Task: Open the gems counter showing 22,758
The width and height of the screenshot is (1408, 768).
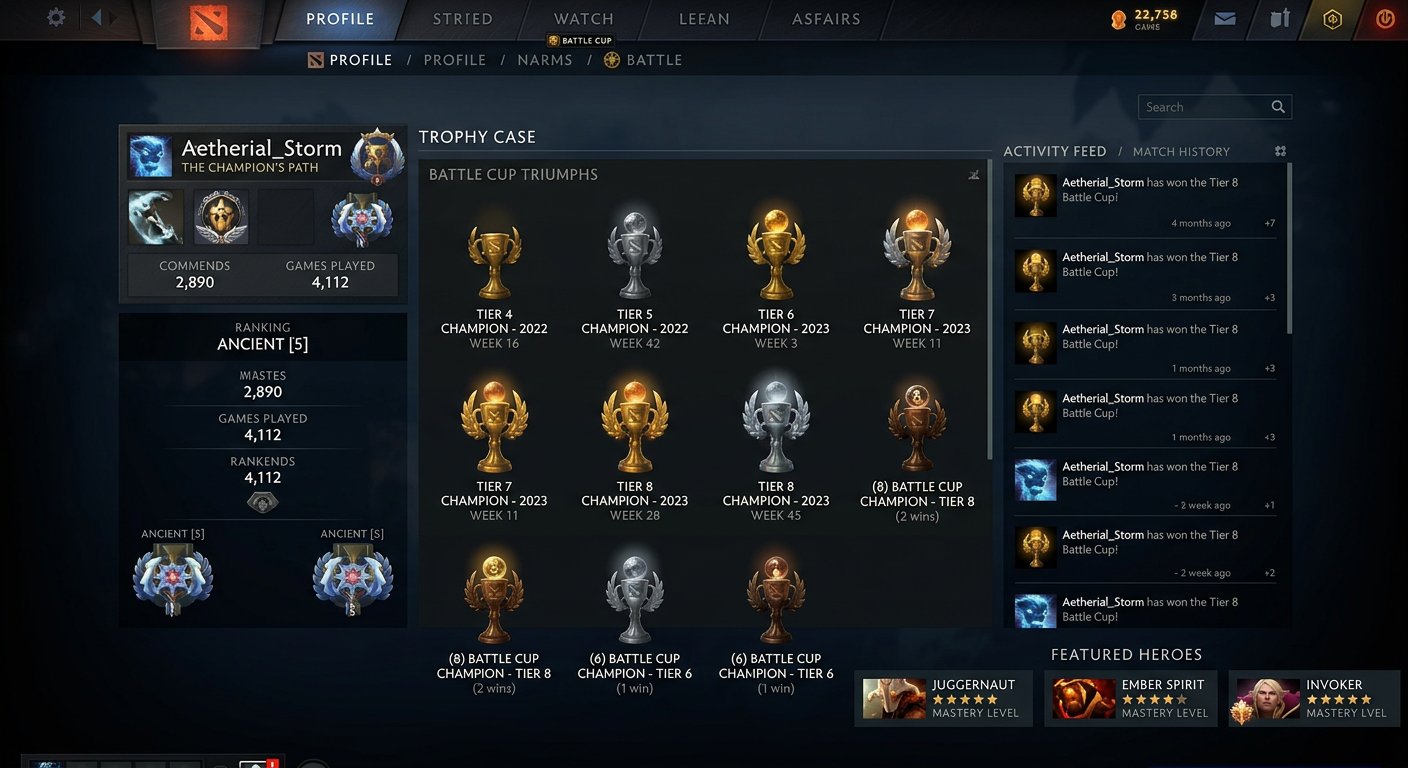Action: [x=1143, y=18]
